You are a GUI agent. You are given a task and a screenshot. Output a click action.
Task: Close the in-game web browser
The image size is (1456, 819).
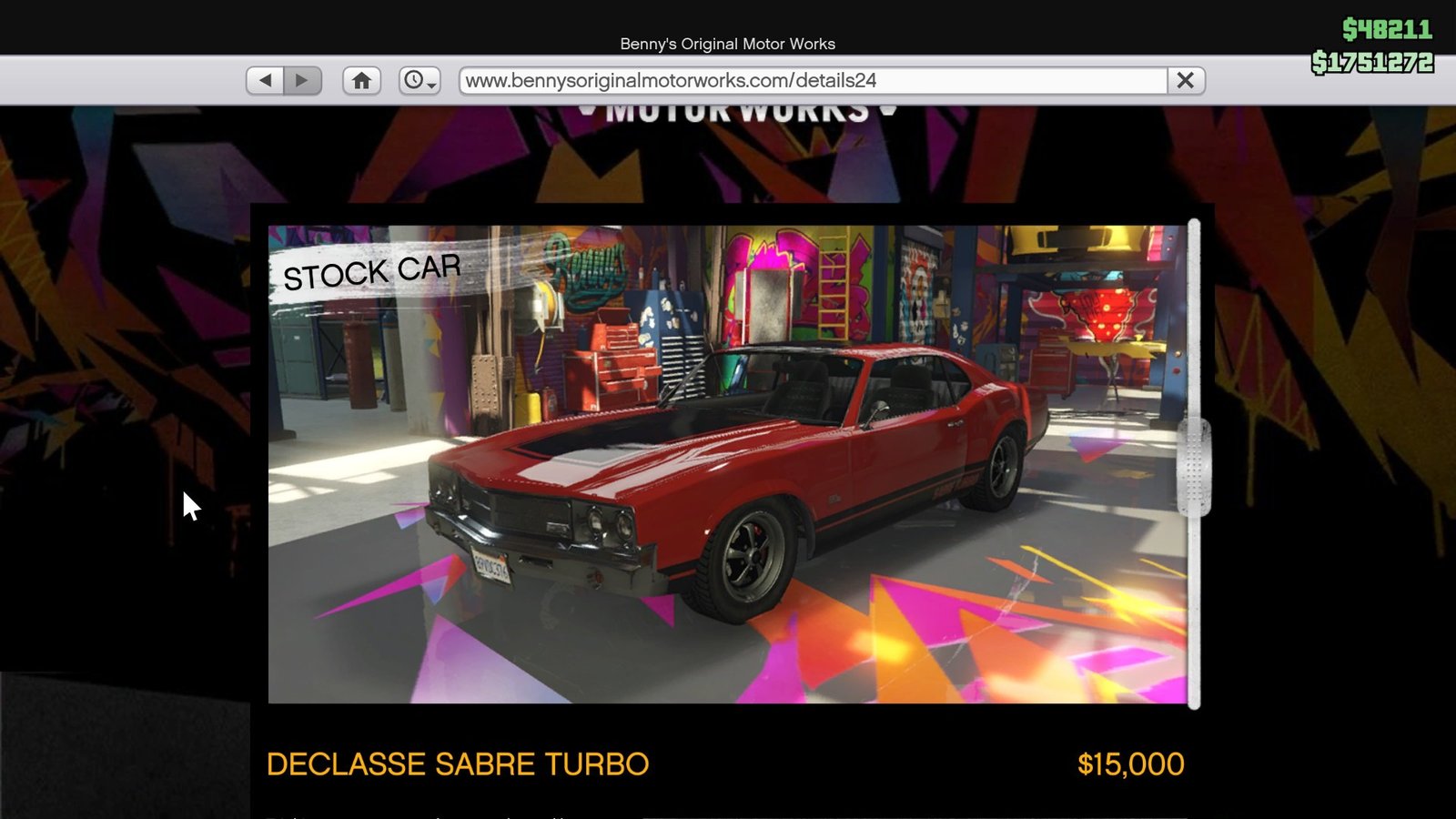[1185, 80]
